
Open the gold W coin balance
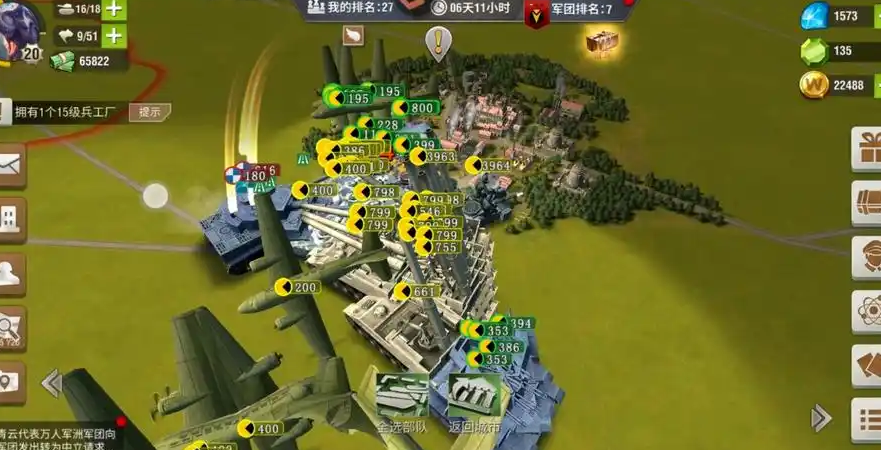pos(831,85)
